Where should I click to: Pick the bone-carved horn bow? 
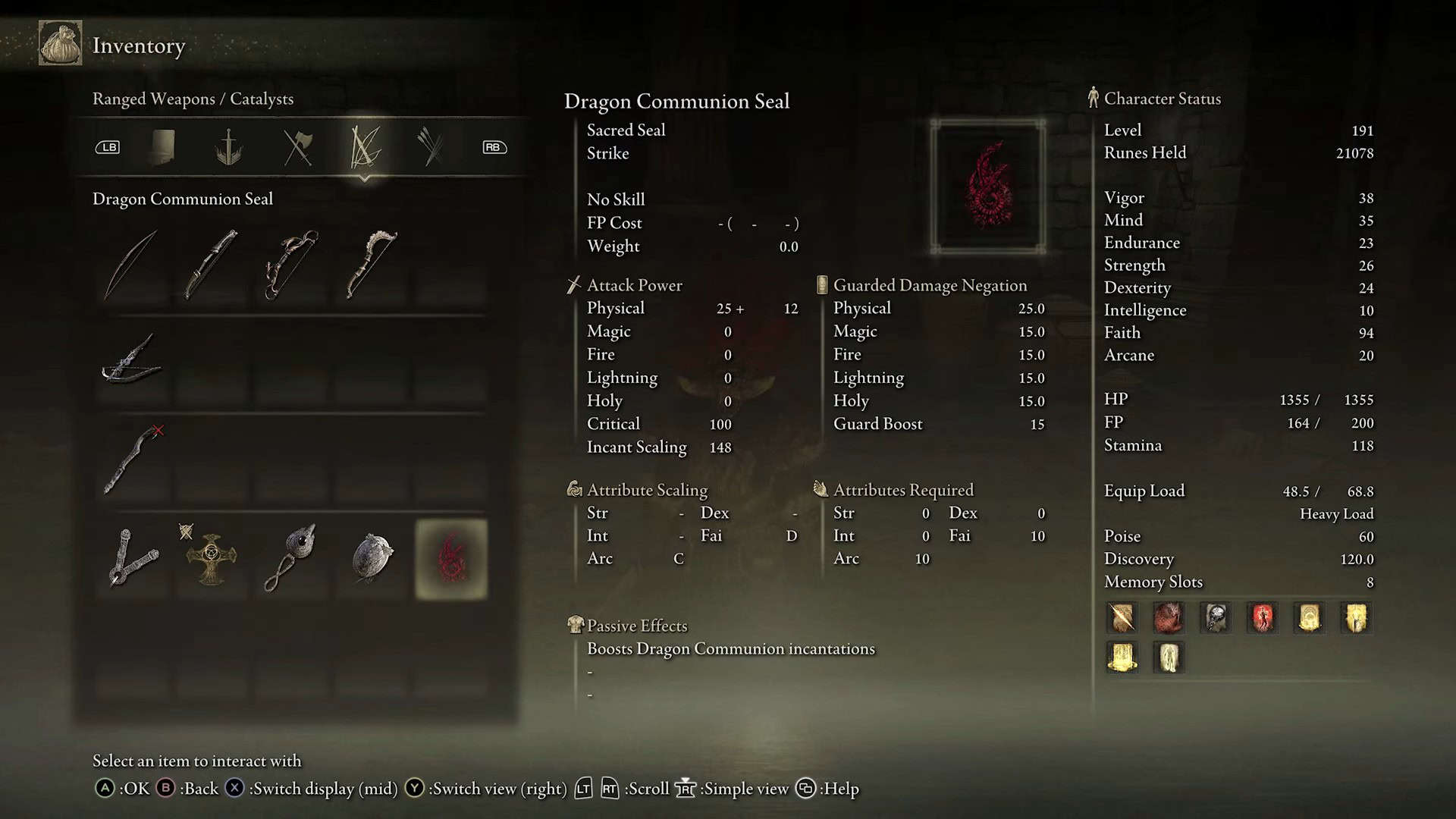(x=372, y=265)
